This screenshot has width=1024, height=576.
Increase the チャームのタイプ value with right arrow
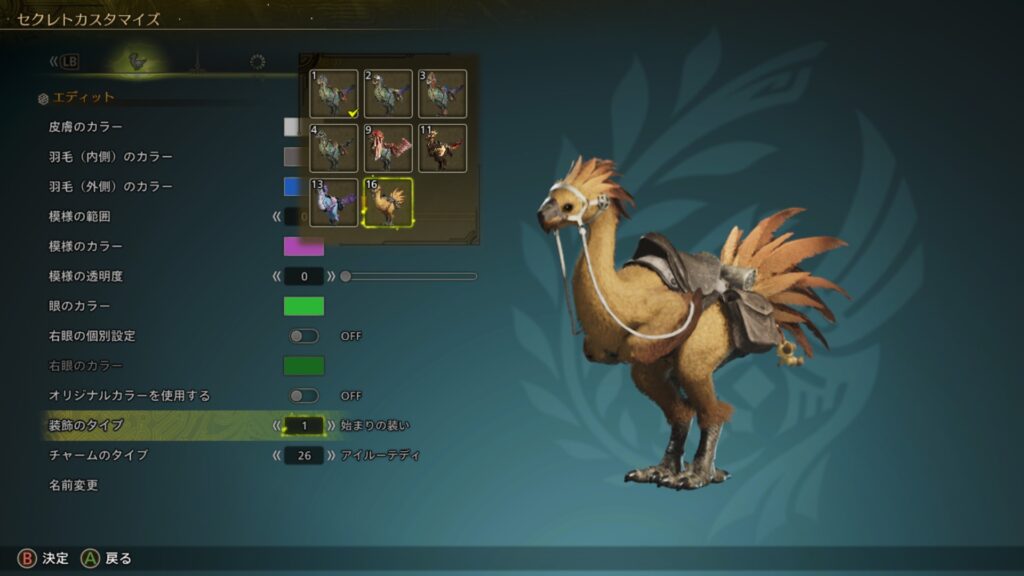[x=331, y=456]
